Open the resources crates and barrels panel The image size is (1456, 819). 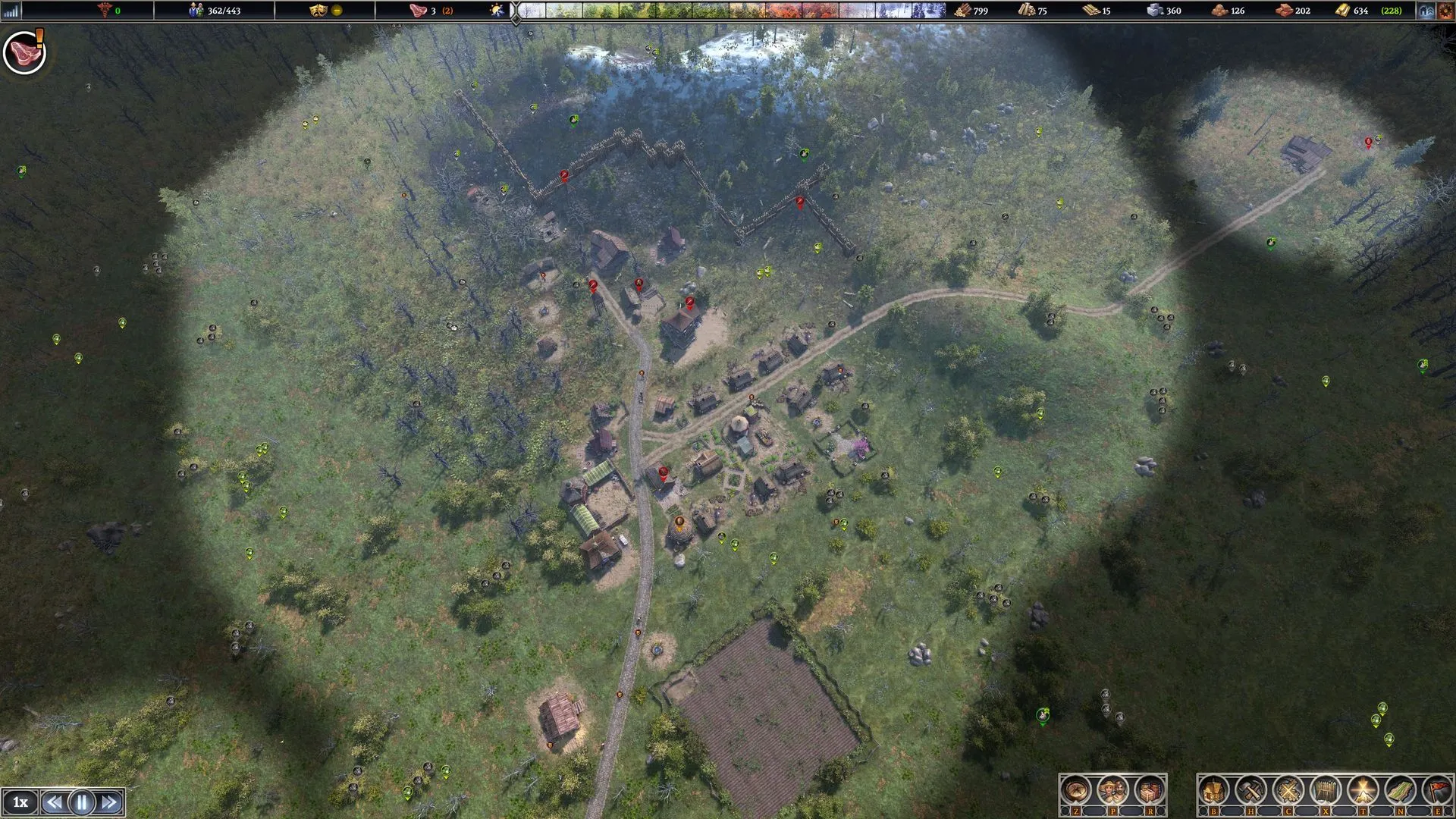[1150, 791]
